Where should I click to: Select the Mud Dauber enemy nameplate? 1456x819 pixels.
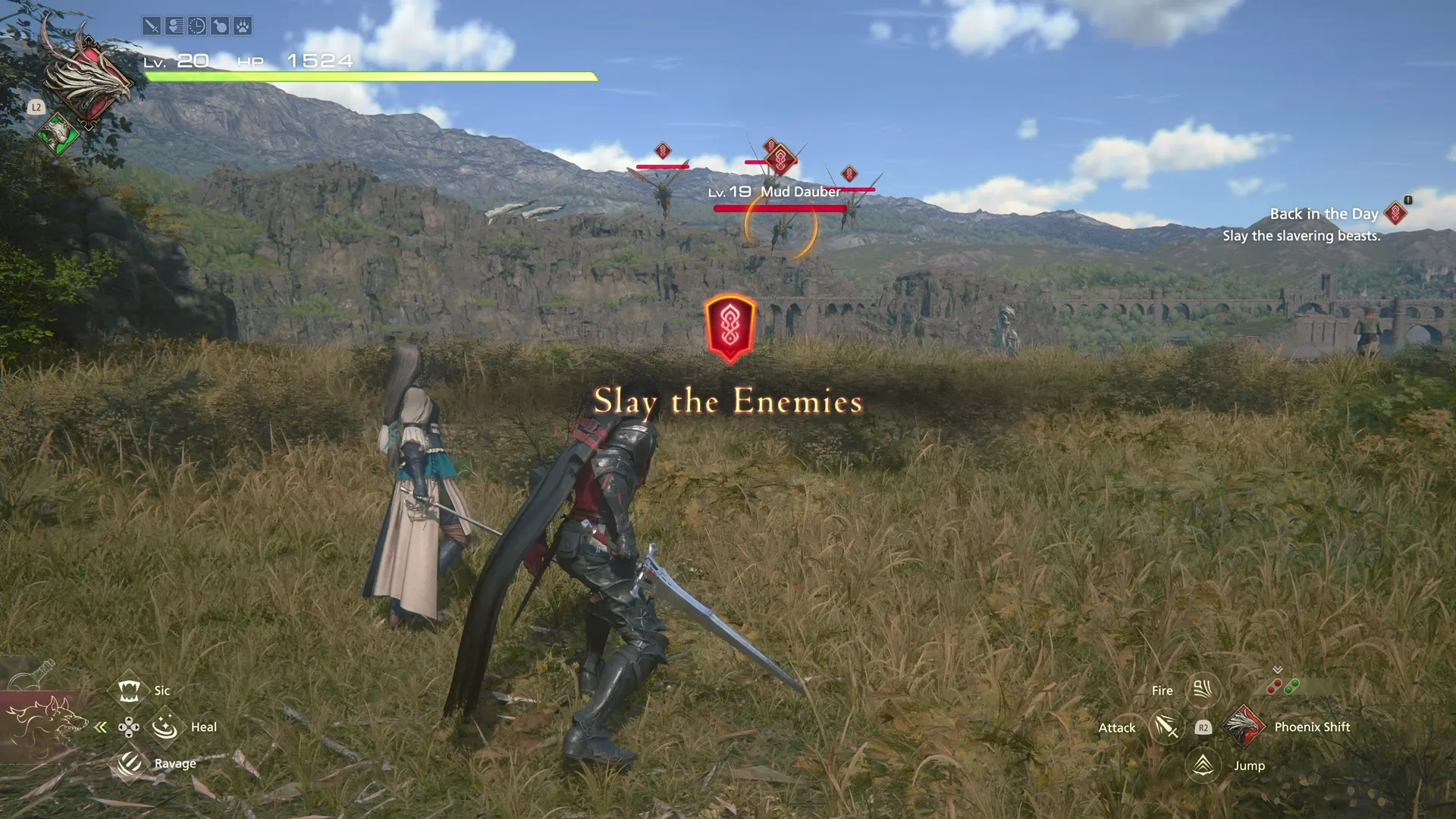(x=775, y=192)
